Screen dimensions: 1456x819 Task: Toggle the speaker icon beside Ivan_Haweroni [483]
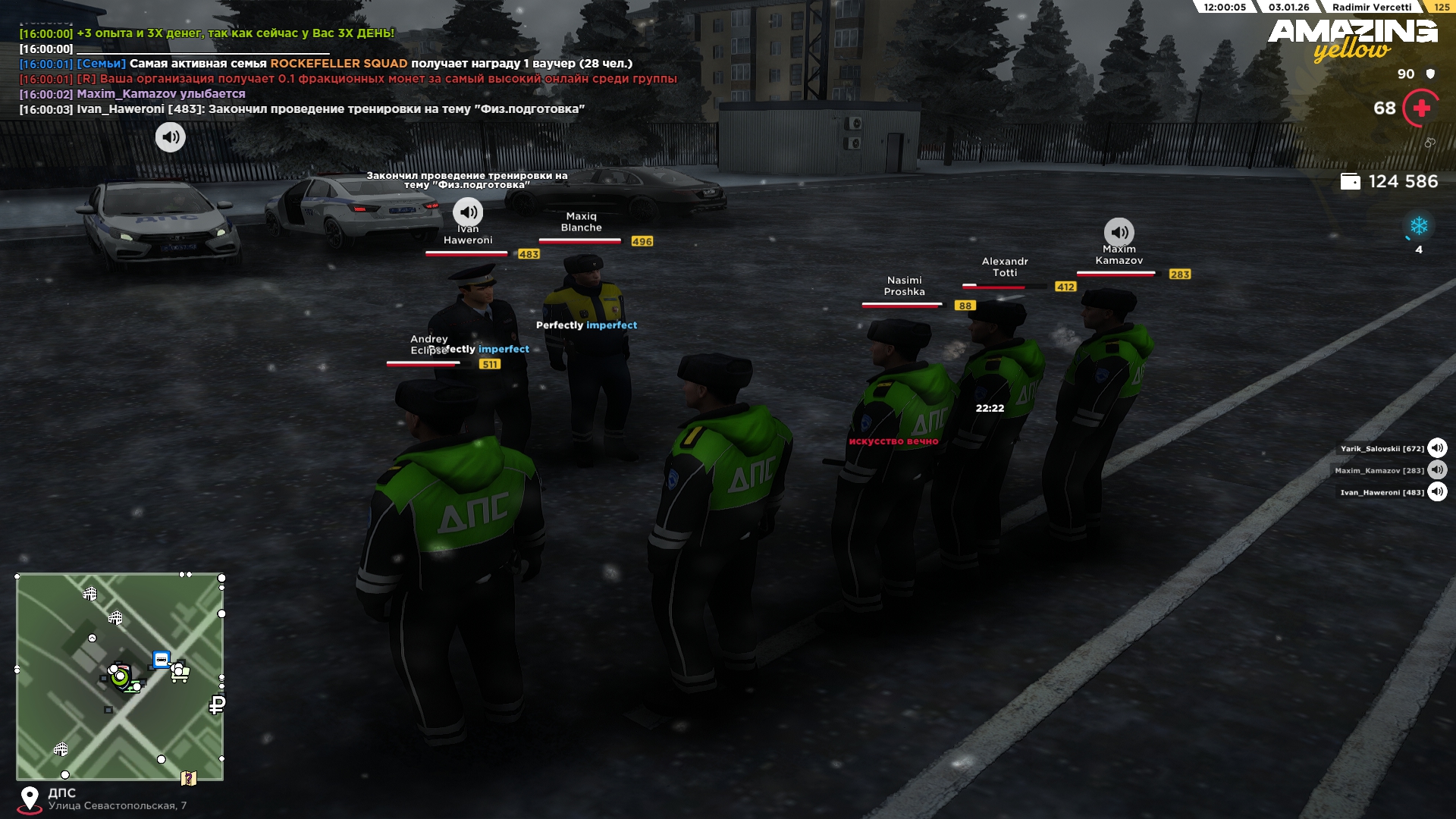click(x=1437, y=492)
